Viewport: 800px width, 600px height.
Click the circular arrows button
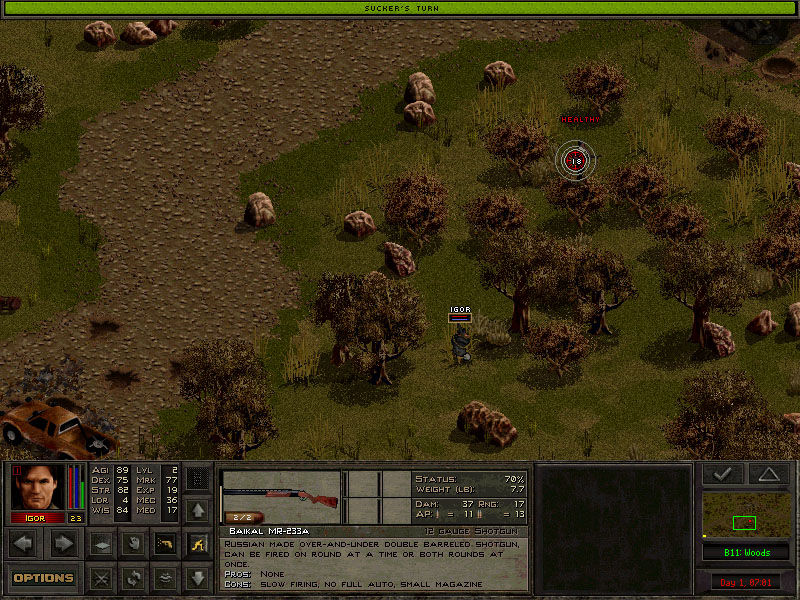point(132,578)
